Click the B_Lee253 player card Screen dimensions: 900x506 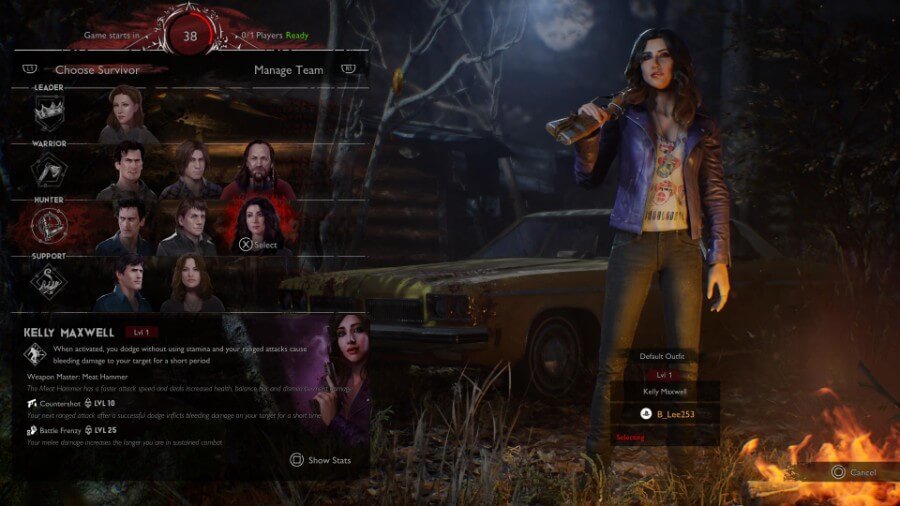(665, 414)
